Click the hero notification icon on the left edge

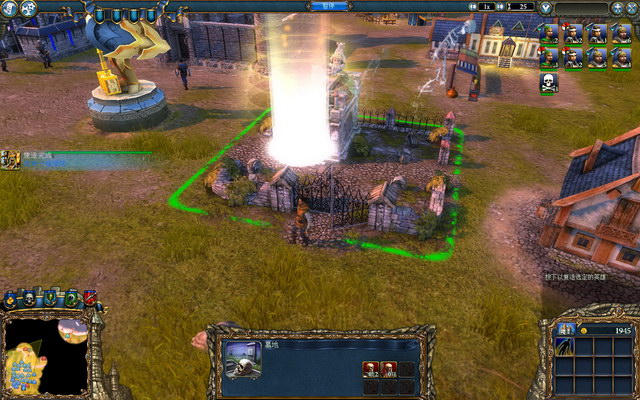click(10, 158)
